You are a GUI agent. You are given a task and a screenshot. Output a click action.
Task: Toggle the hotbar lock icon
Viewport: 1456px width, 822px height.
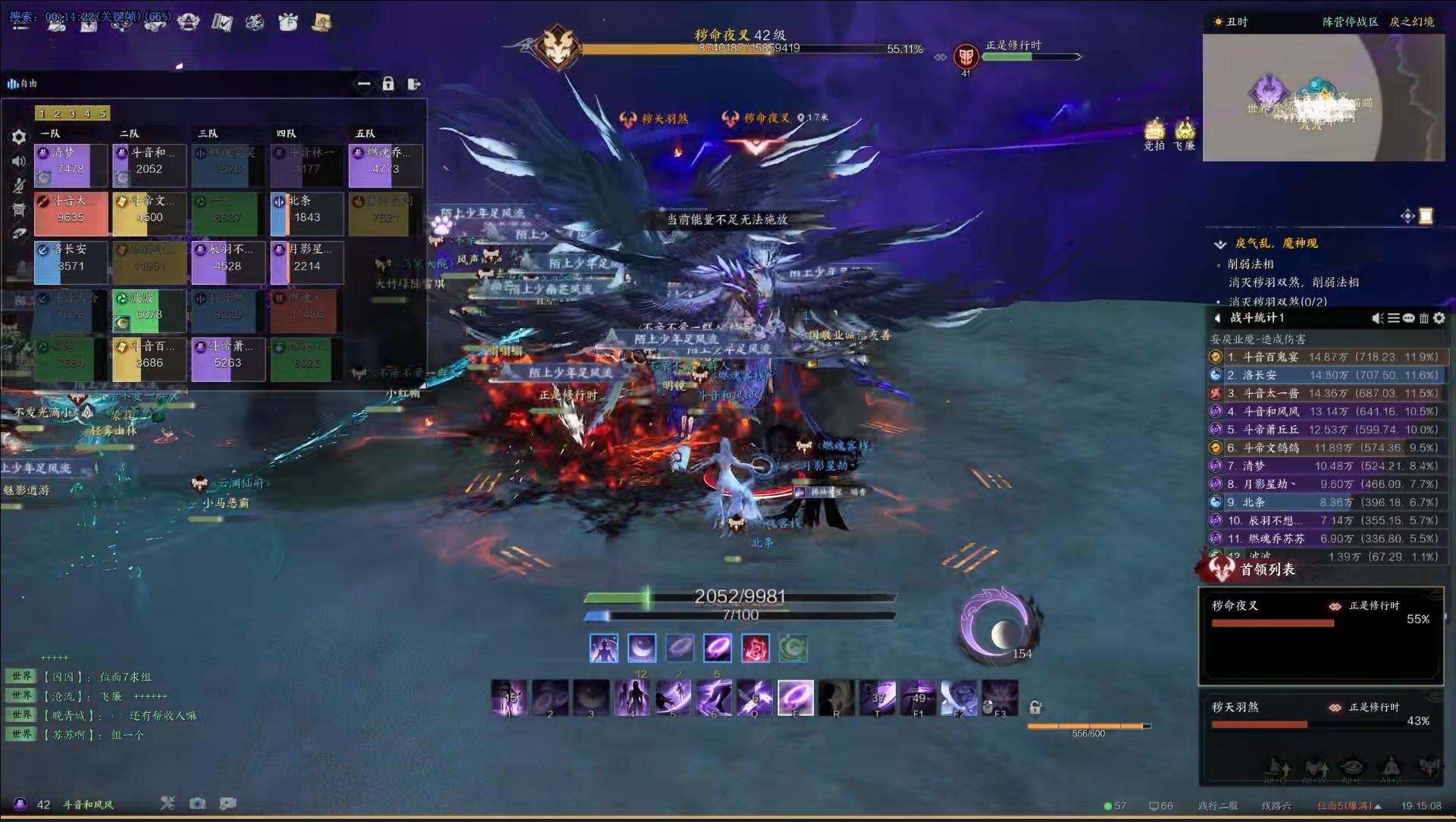(1035, 708)
